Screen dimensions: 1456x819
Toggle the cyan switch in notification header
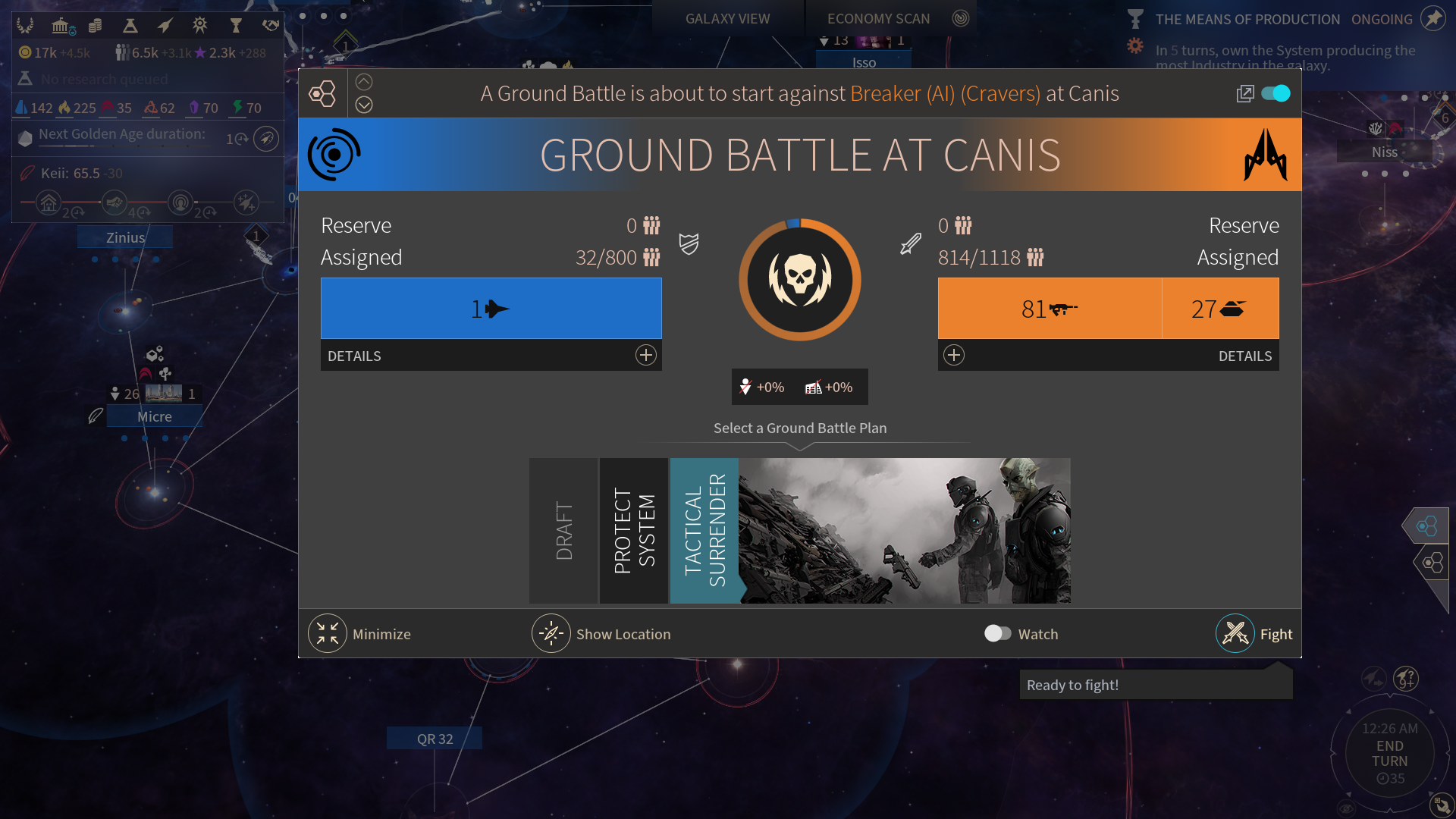pos(1276,93)
